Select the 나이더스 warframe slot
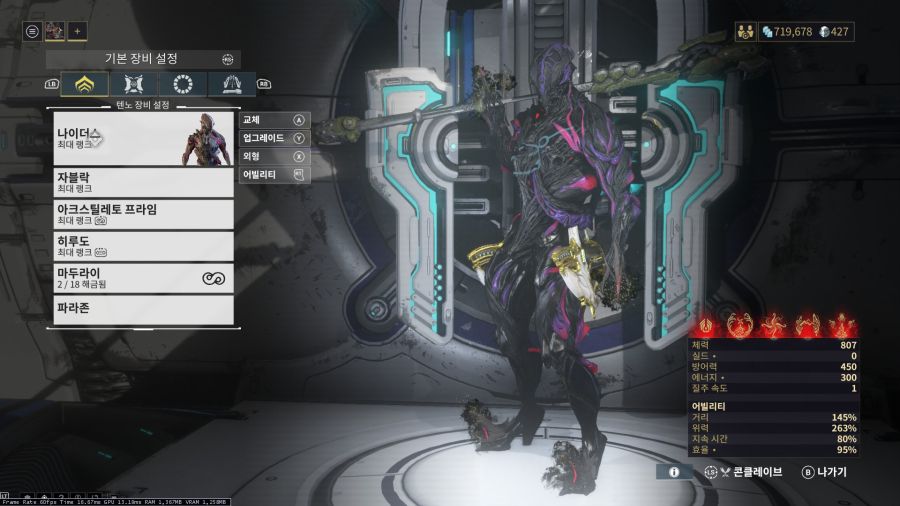 click(x=144, y=138)
